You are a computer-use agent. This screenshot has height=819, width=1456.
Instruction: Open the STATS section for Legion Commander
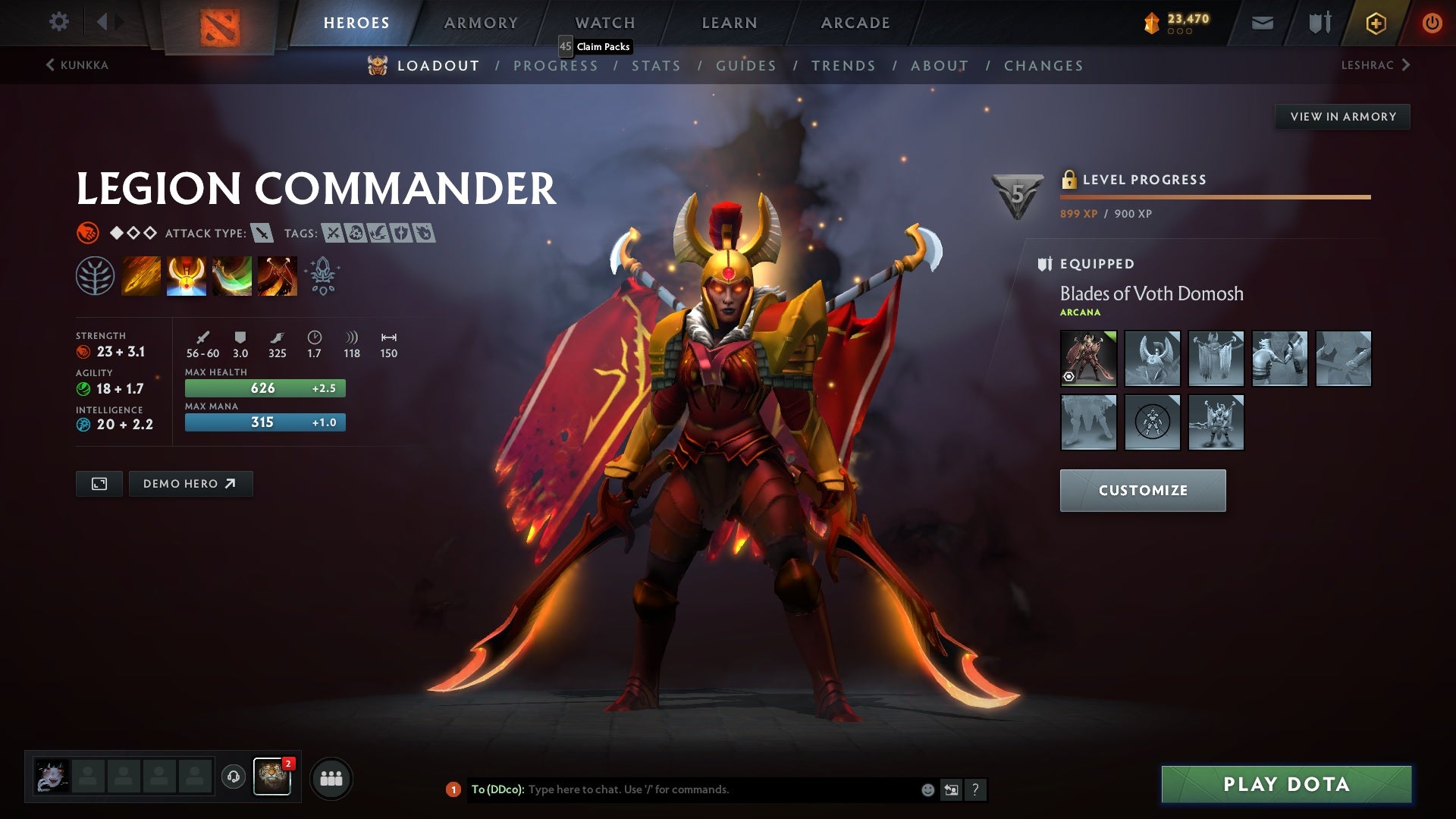pos(657,66)
